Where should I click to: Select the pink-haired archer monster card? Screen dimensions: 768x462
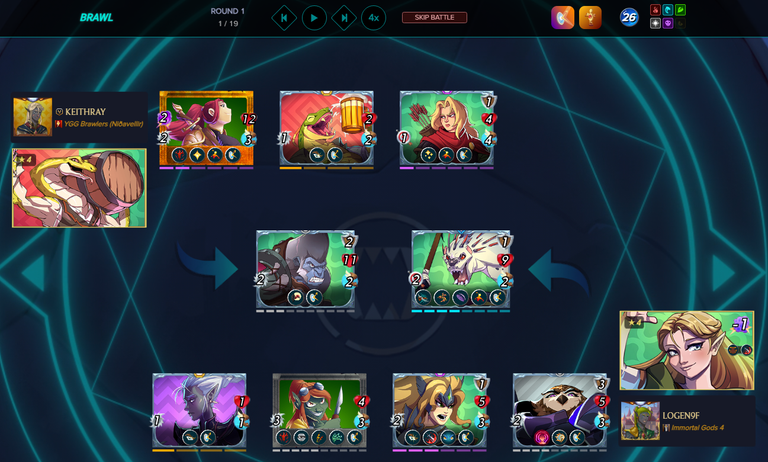(x=206, y=128)
